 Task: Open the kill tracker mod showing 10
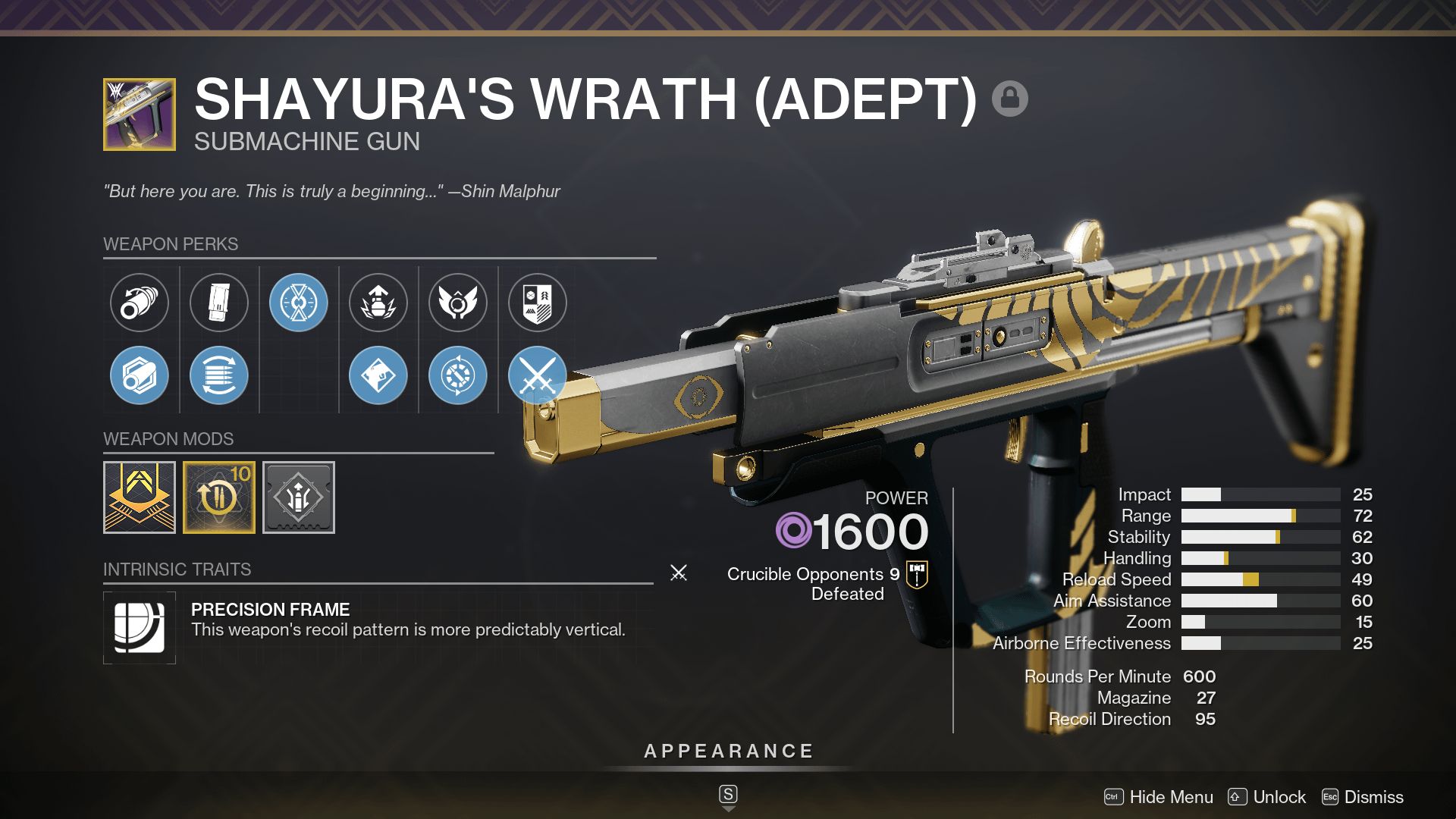[x=219, y=497]
